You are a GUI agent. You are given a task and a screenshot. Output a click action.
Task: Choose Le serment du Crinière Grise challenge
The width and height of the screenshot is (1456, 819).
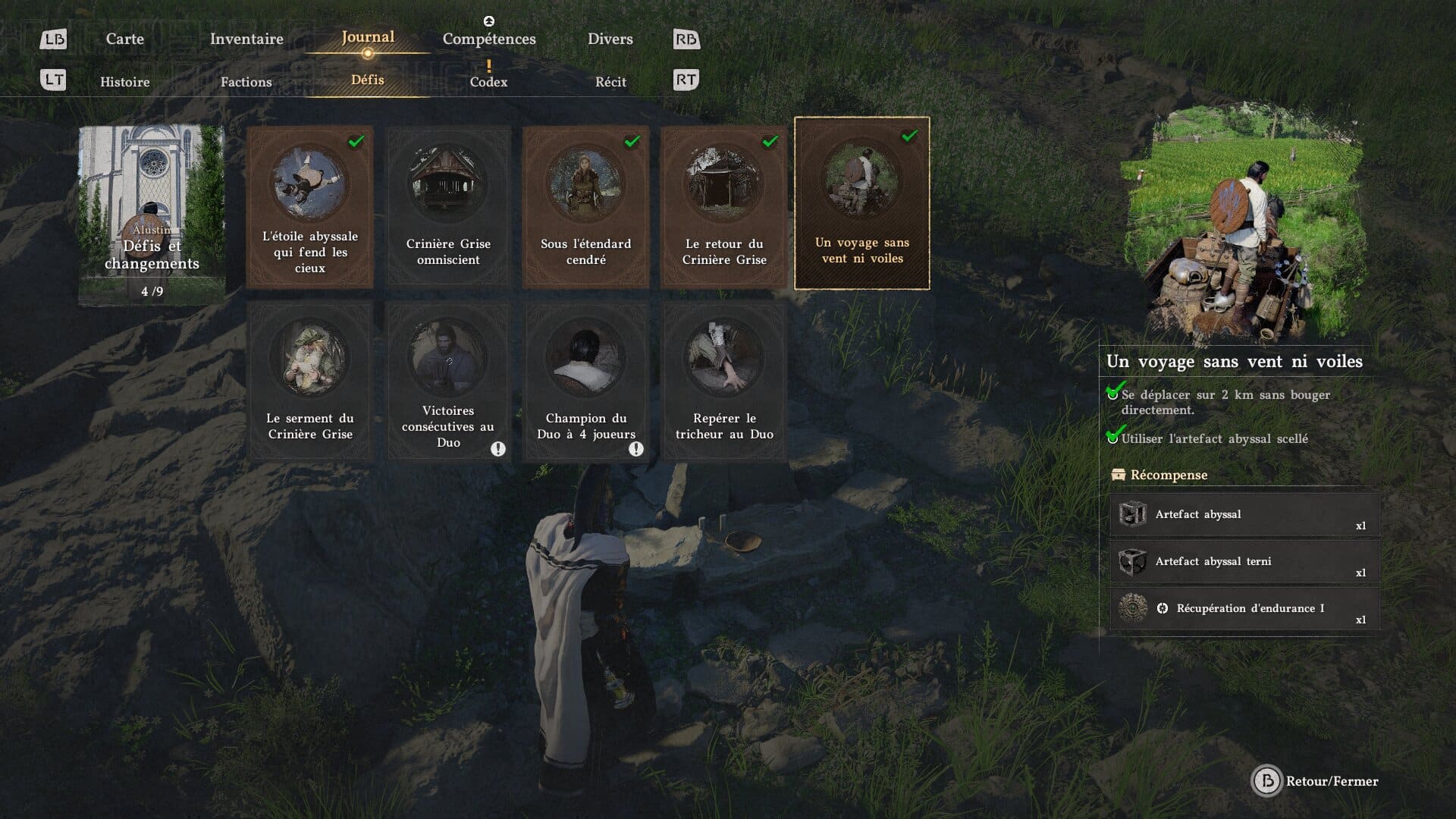point(310,381)
